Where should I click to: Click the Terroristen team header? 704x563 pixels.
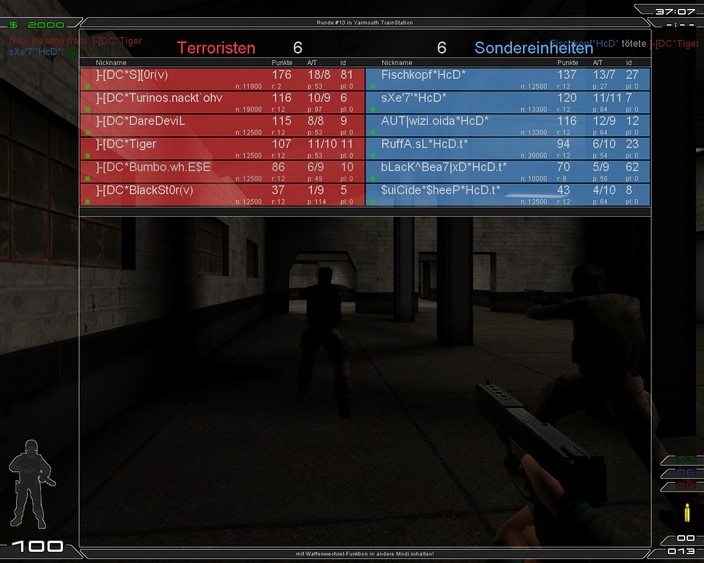coord(216,47)
